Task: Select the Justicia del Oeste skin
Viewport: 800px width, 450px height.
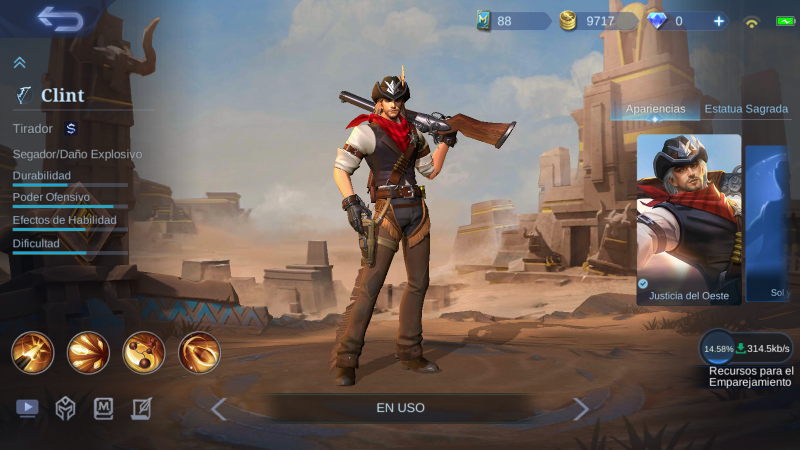Action: click(689, 219)
